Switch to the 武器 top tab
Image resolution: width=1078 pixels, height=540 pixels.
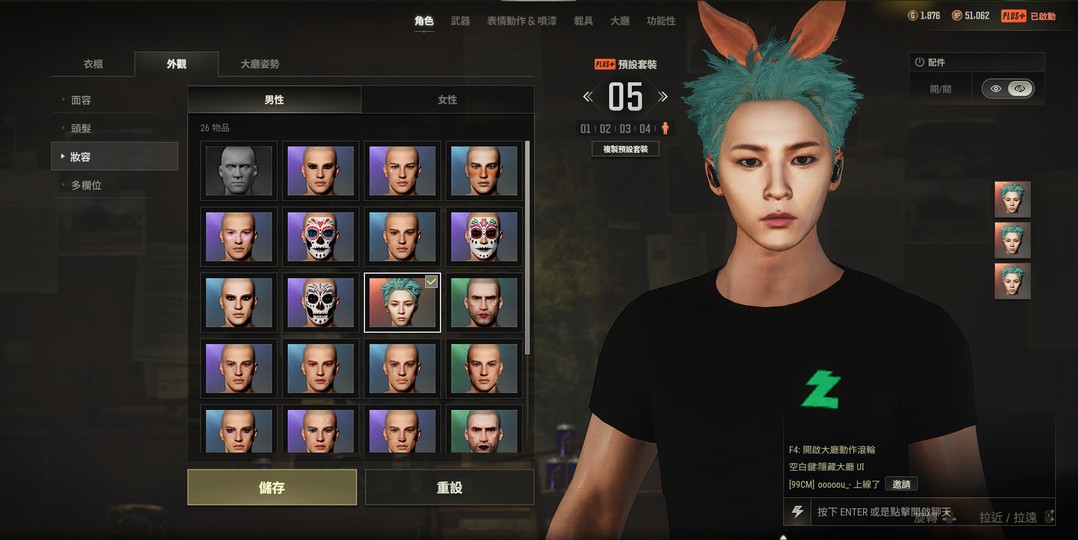[x=460, y=21]
